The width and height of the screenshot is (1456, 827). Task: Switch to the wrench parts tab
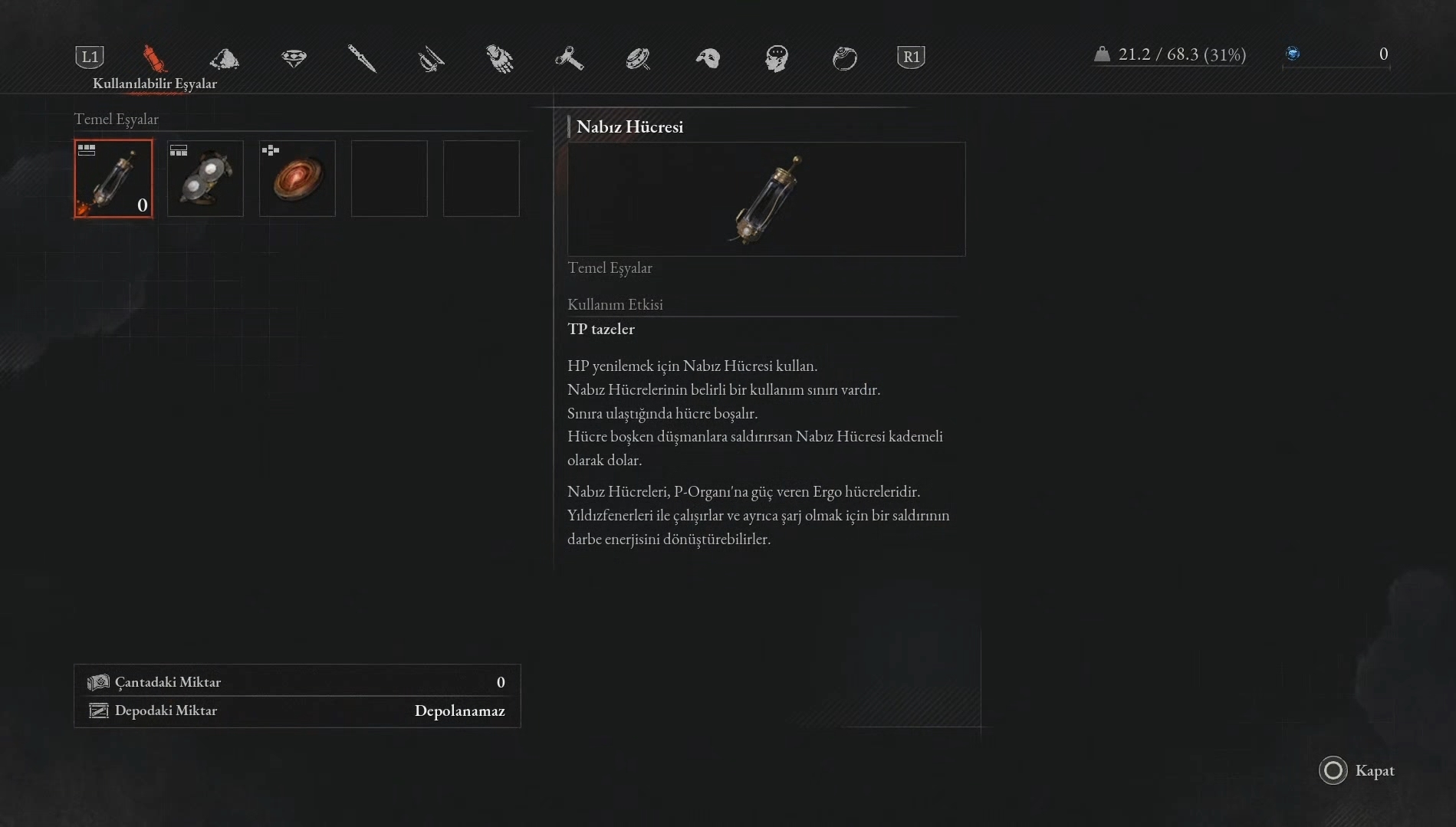569,58
